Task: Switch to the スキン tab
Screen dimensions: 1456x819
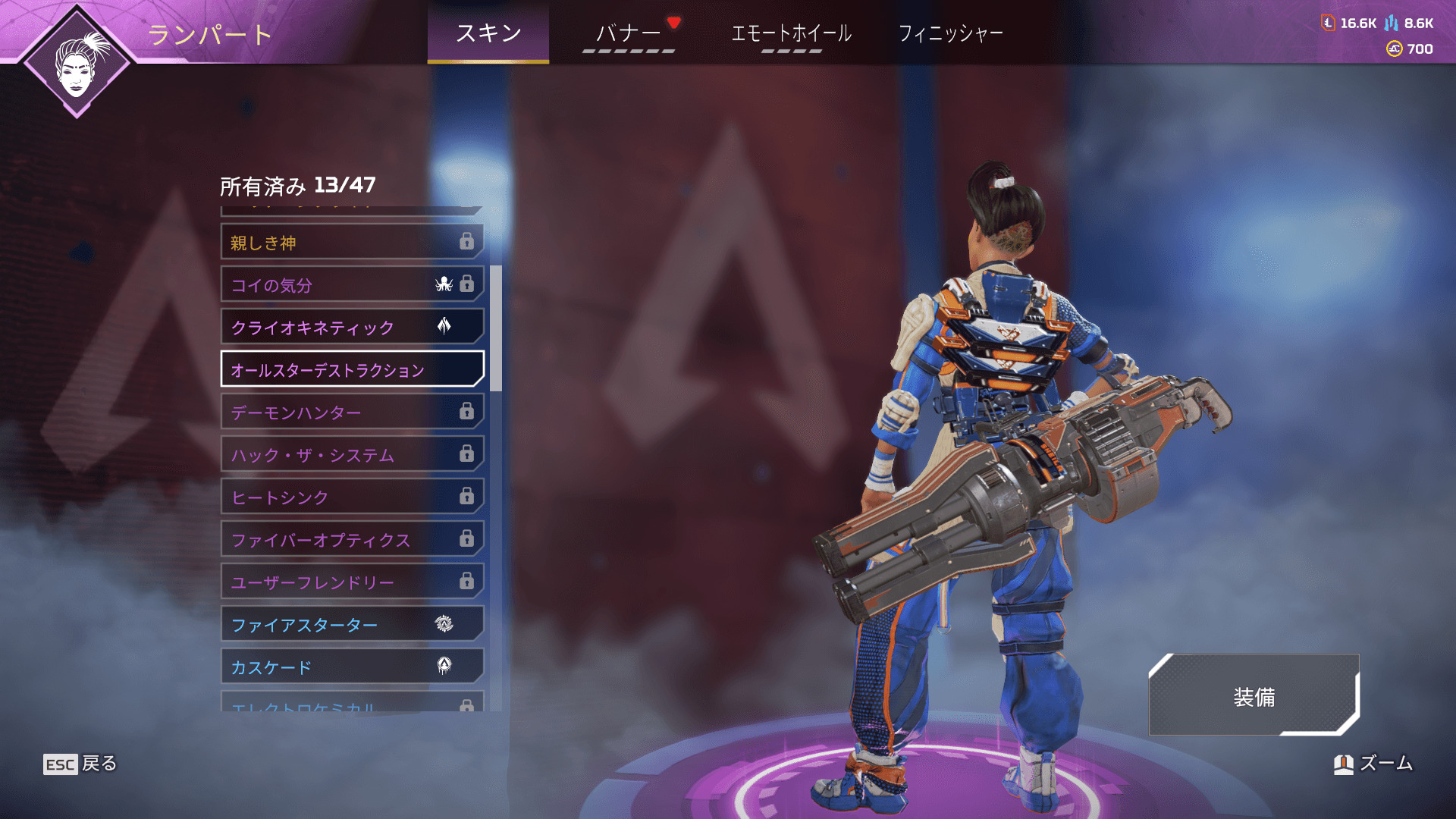Action: [x=488, y=33]
